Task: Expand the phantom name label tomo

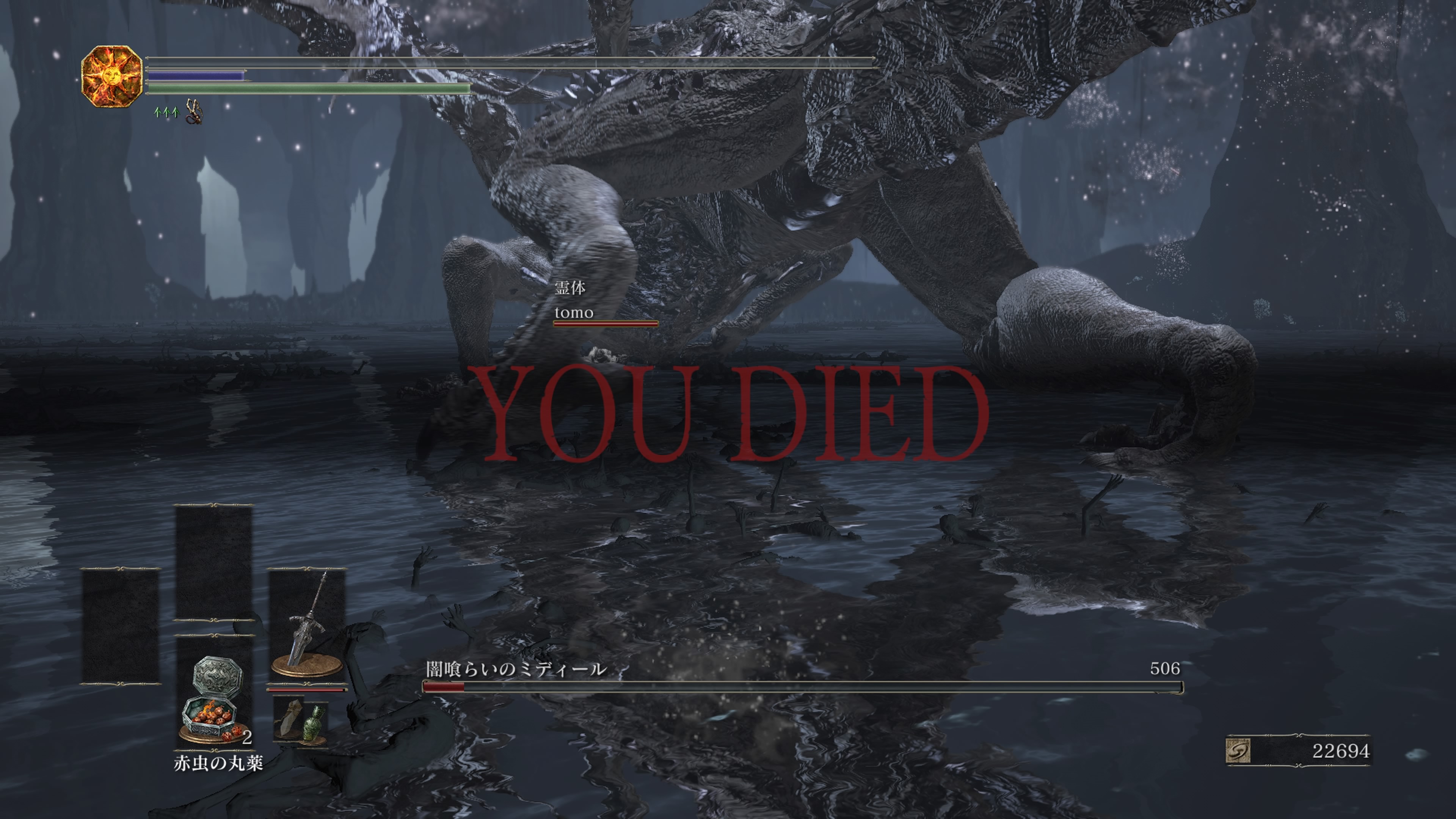Action: click(574, 312)
